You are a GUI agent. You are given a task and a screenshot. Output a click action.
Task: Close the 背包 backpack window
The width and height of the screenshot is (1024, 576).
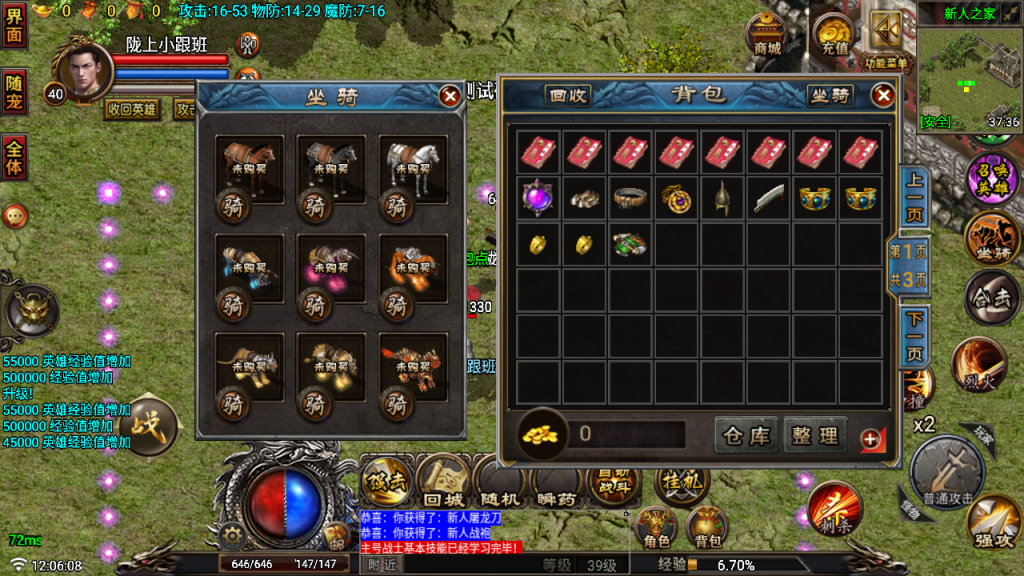883,95
